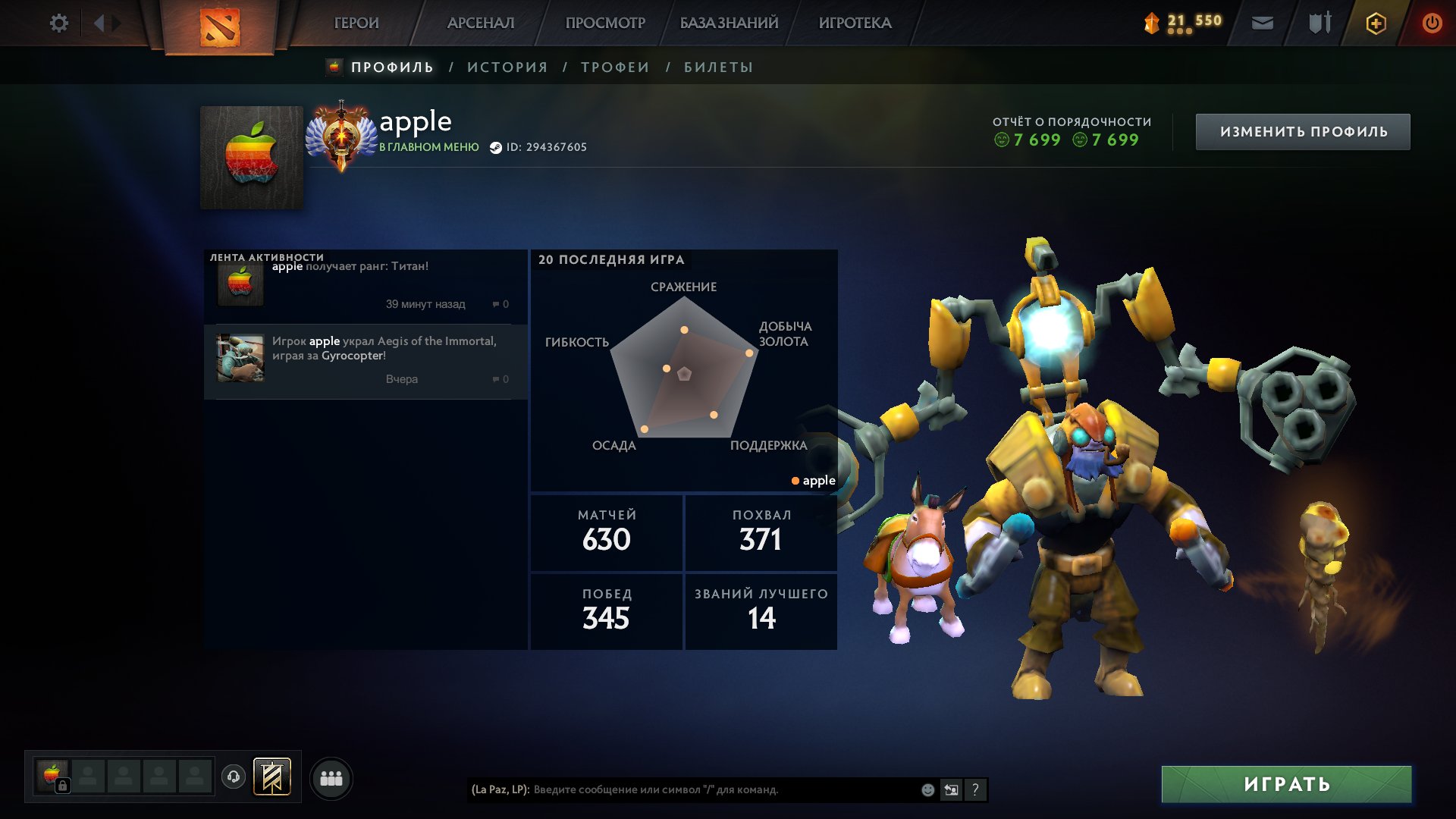Select the Aegis steal activity feed entry
This screenshot has width=1456, height=819.
(366, 361)
